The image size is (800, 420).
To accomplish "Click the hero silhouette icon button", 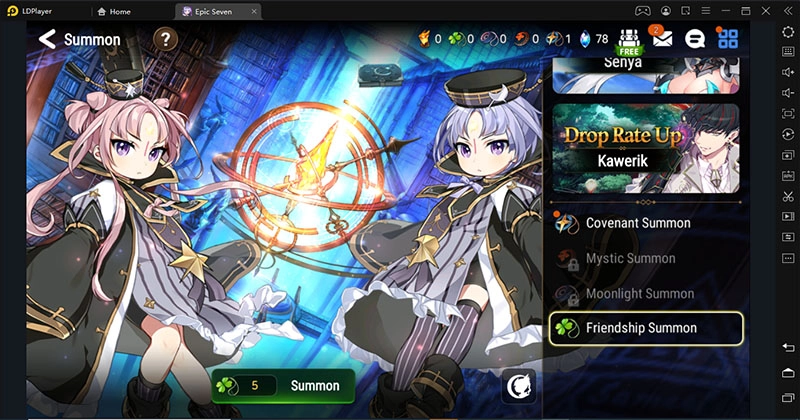I will [519, 385].
